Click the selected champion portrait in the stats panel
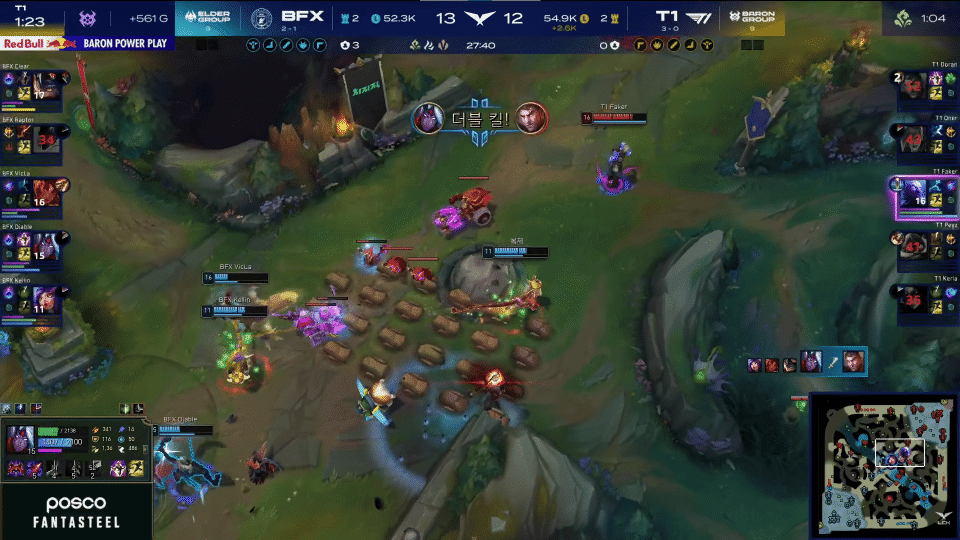 pyautogui.click(x=21, y=440)
